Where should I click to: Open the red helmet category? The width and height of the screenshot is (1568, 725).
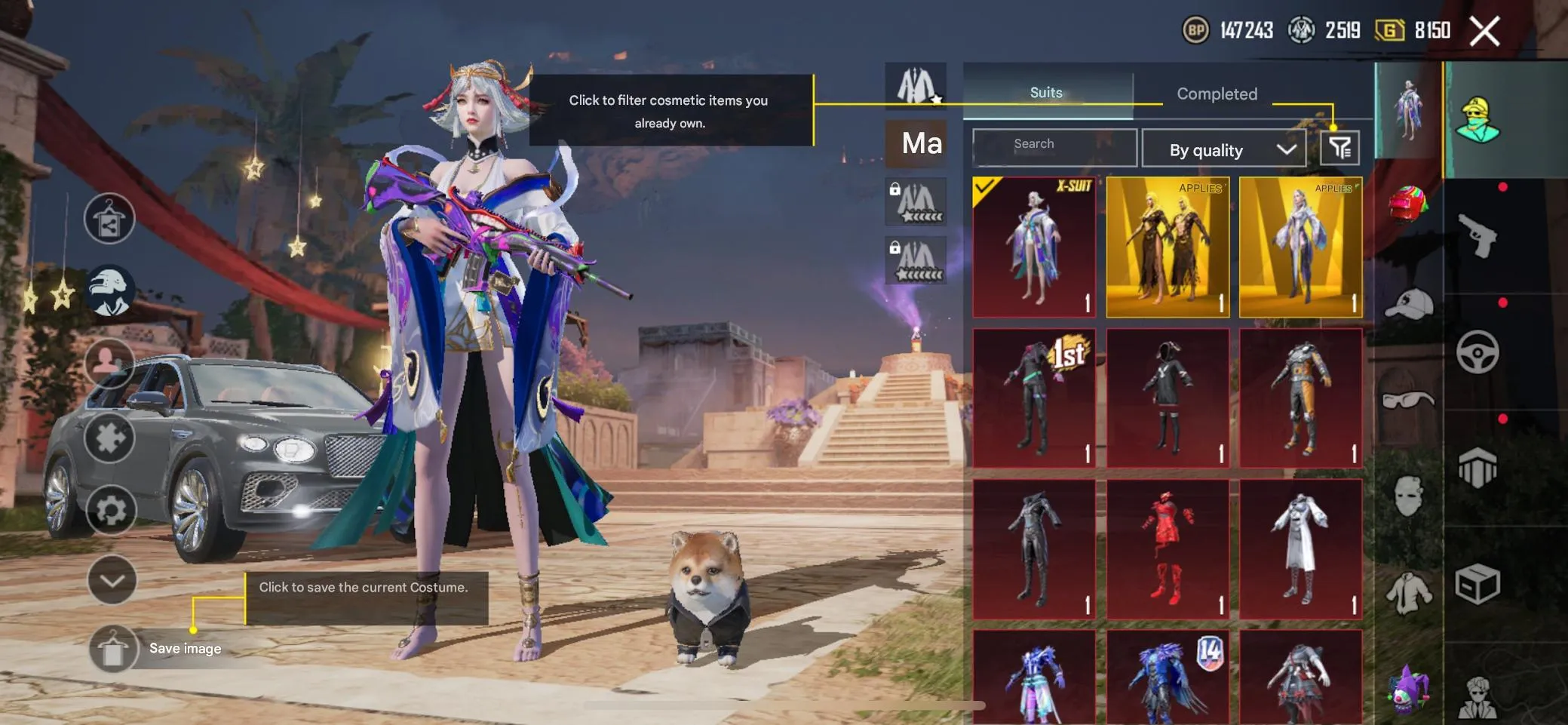[1407, 205]
